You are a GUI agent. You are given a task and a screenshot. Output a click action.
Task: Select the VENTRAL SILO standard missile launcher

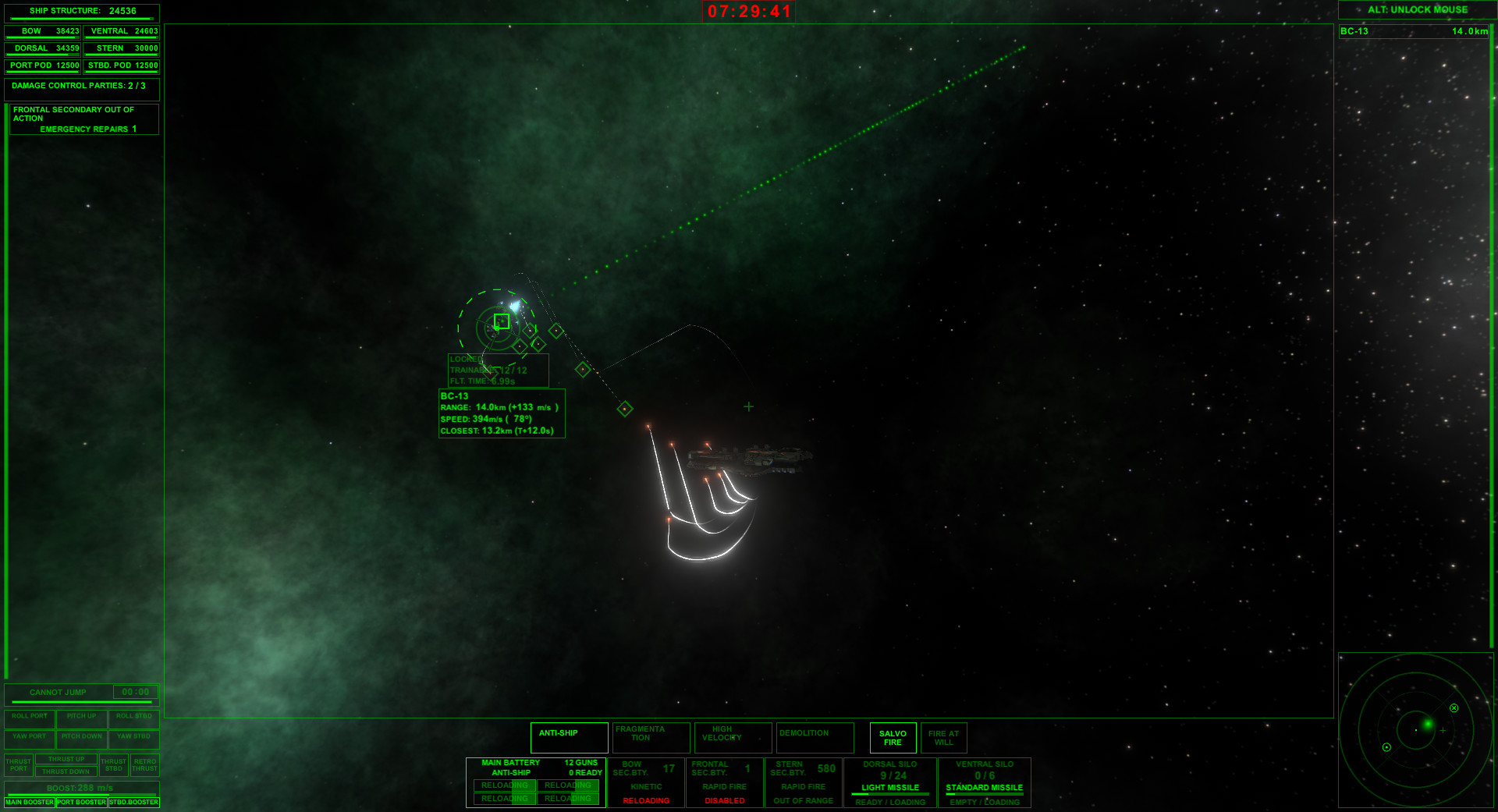click(x=985, y=782)
